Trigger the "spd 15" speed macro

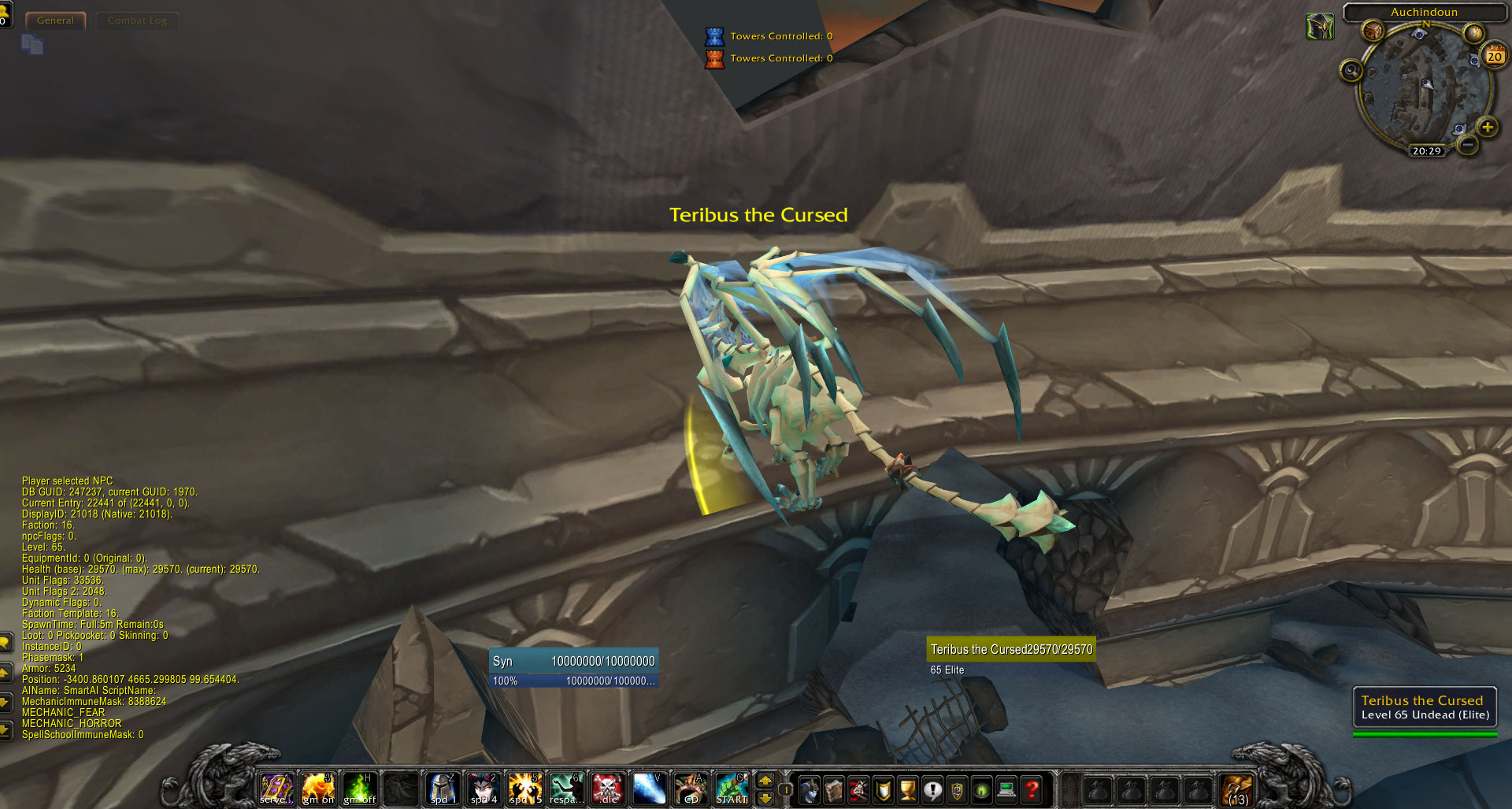pos(526,788)
